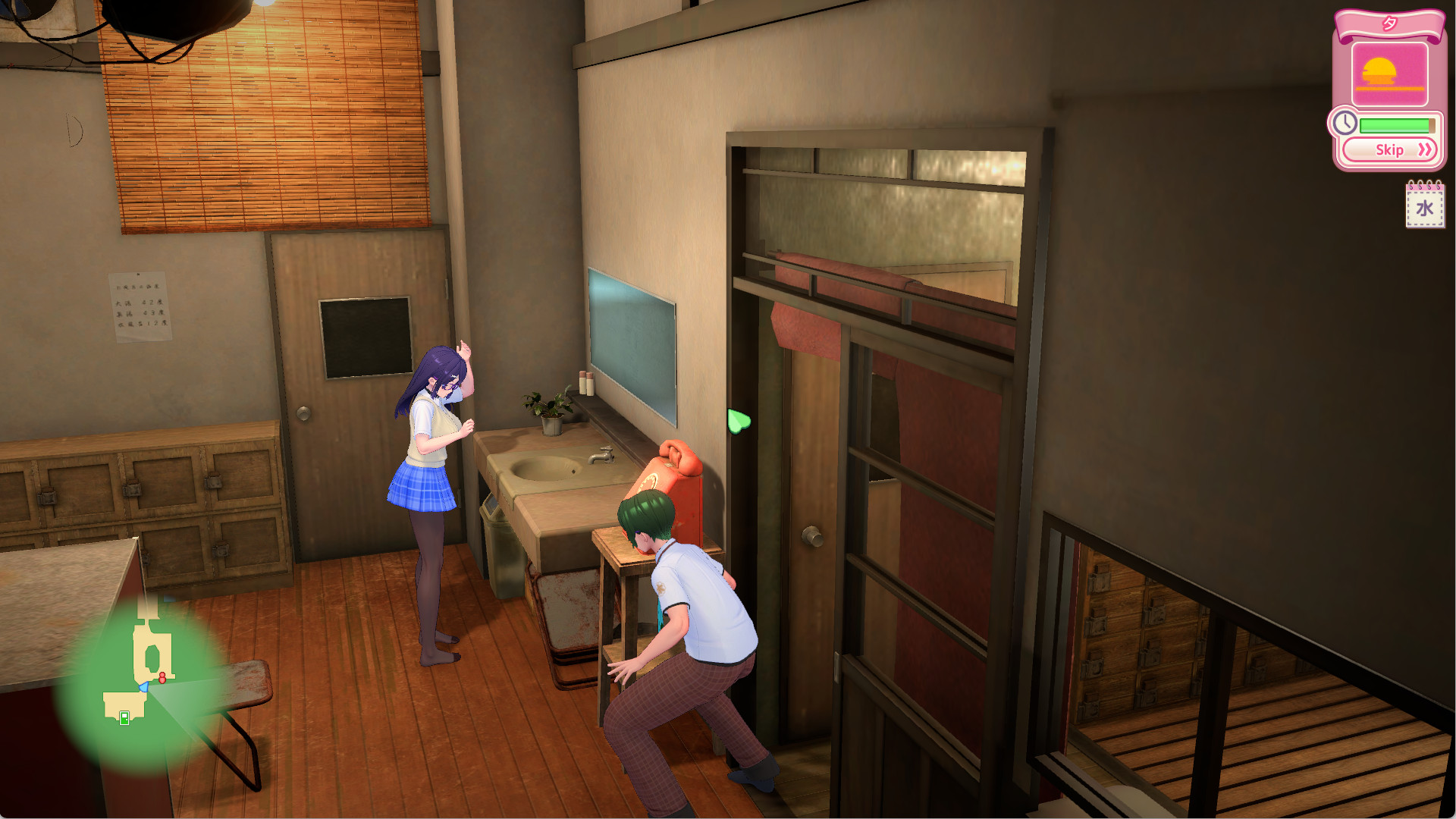Viewport: 1456px width, 819px height.
Task: Click the green heart interaction marker
Action: click(738, 421)
